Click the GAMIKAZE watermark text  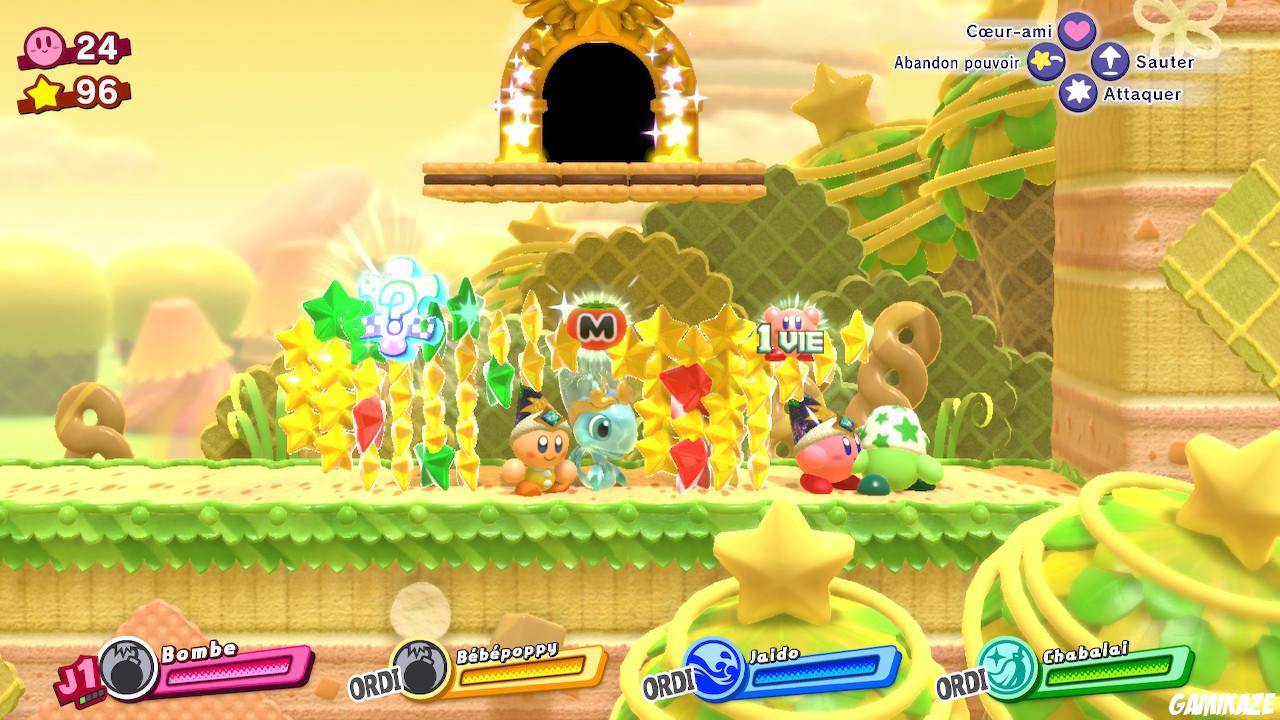pyautogui.click(x=1222, y=700)
